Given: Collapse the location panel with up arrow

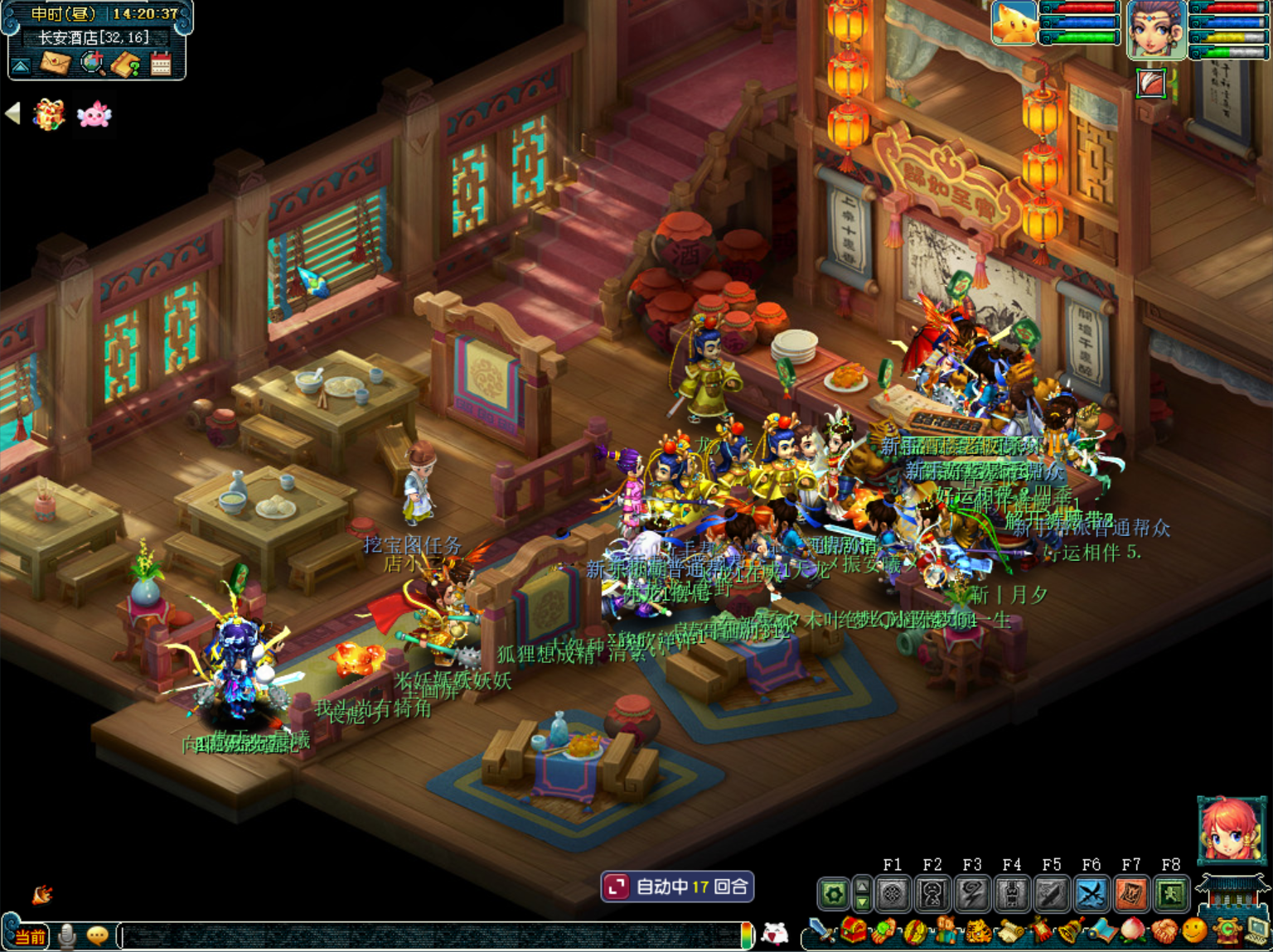Looking at the screenshot, I should point(22,65).
